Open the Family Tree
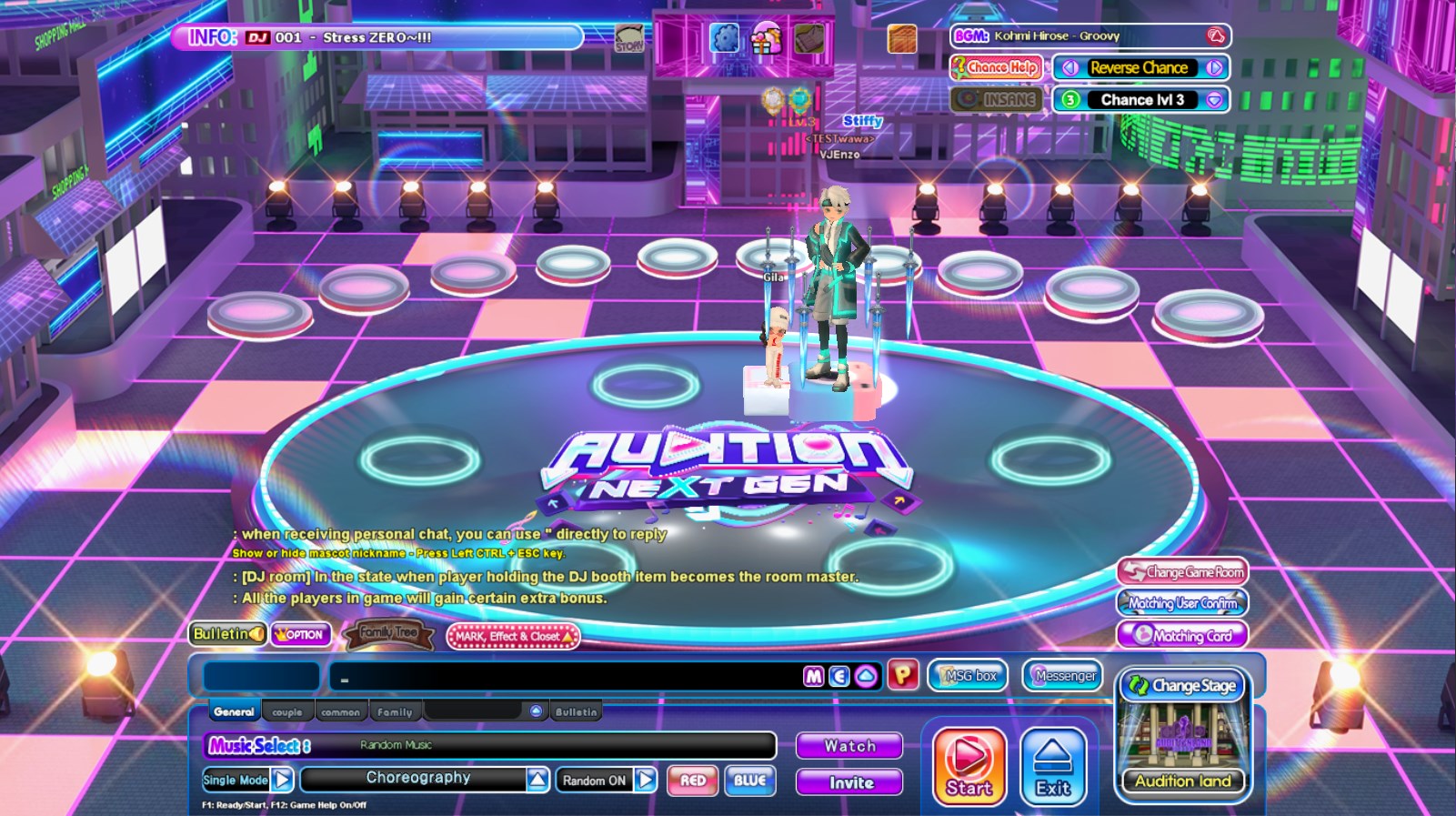 (388, 633)
